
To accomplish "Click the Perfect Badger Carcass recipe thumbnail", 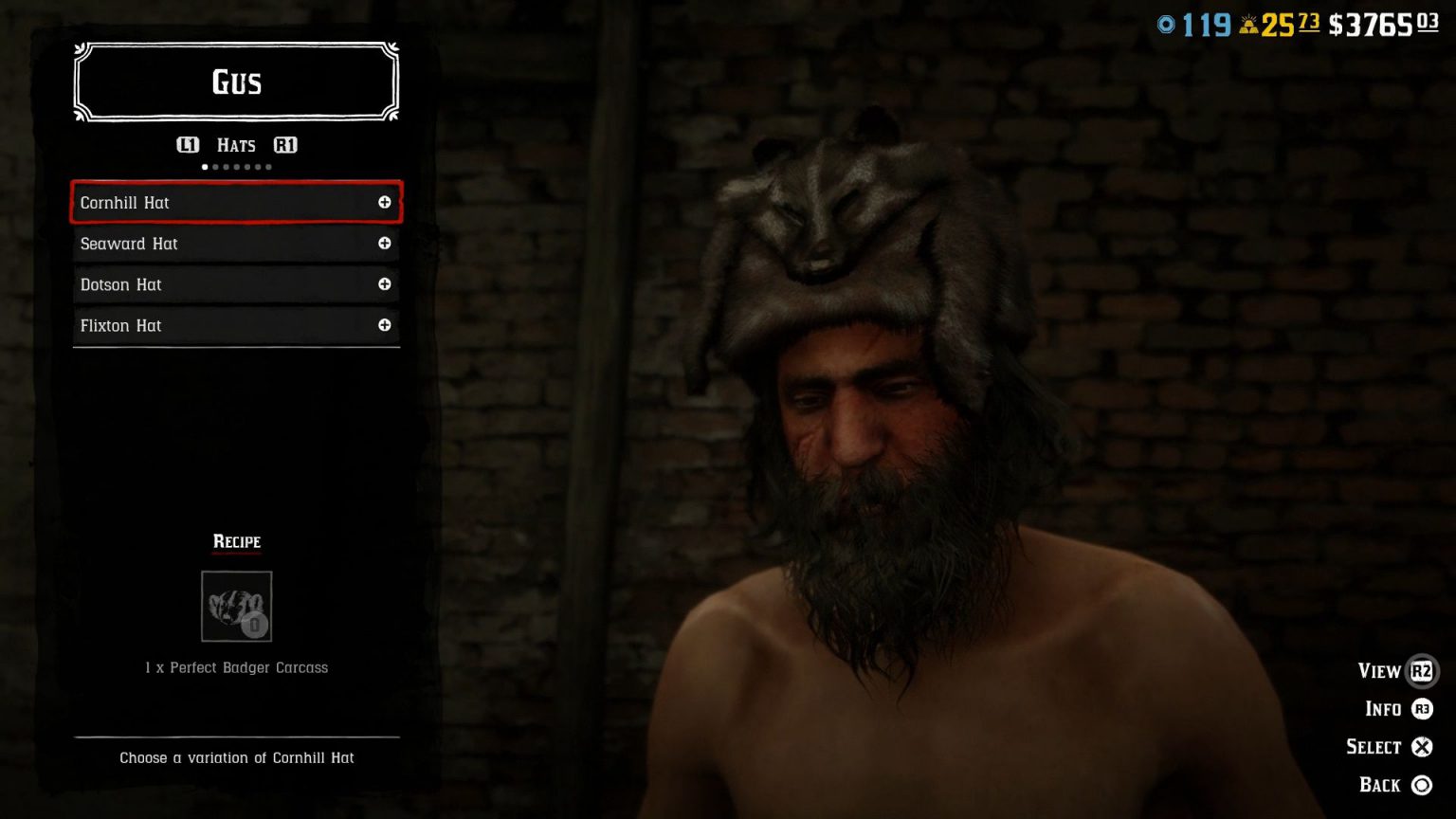I will pos(235,607).
